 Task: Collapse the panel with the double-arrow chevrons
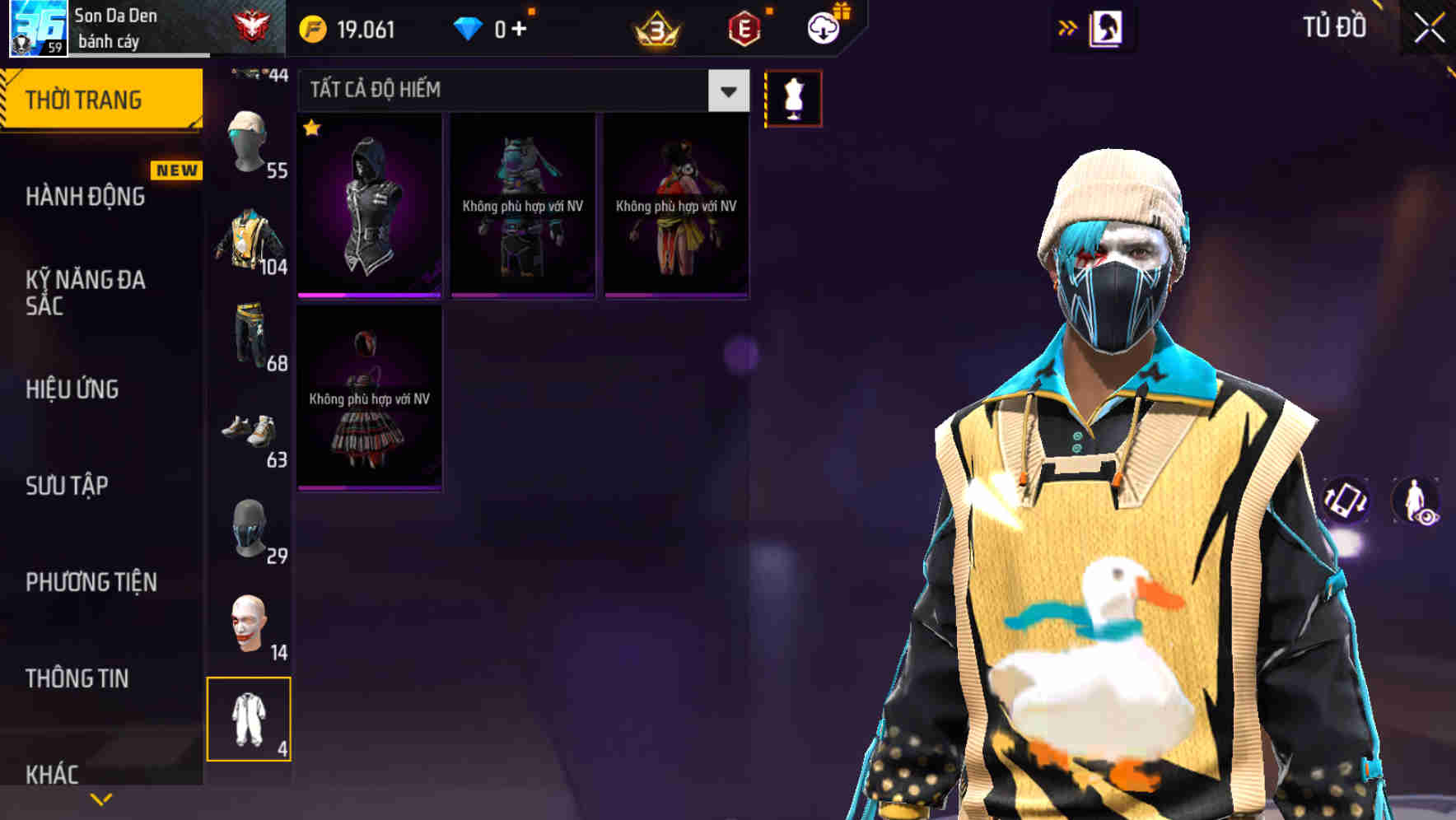pos(1068,27)
